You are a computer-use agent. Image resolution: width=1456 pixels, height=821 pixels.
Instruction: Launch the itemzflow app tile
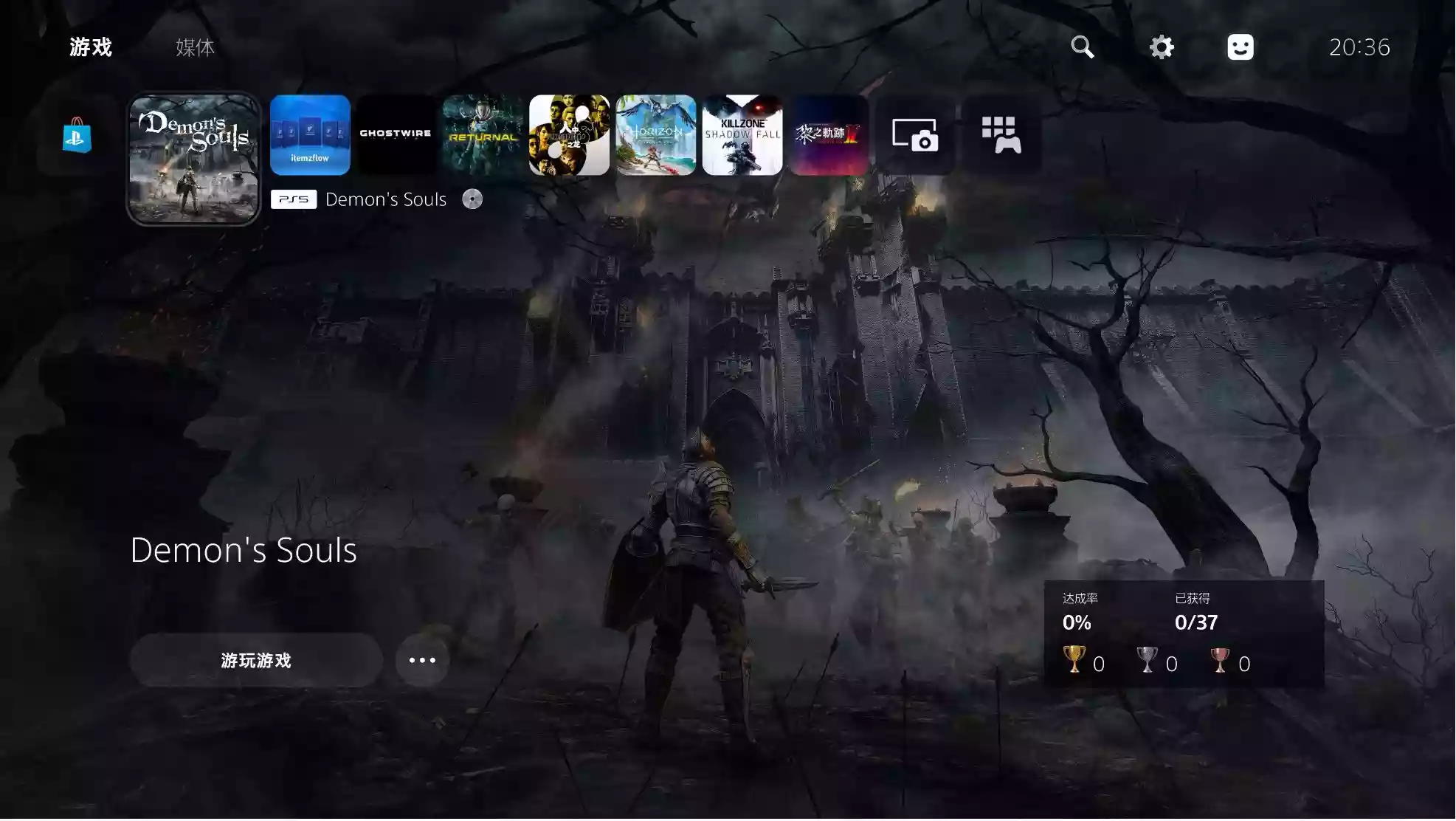coord(310,135)
